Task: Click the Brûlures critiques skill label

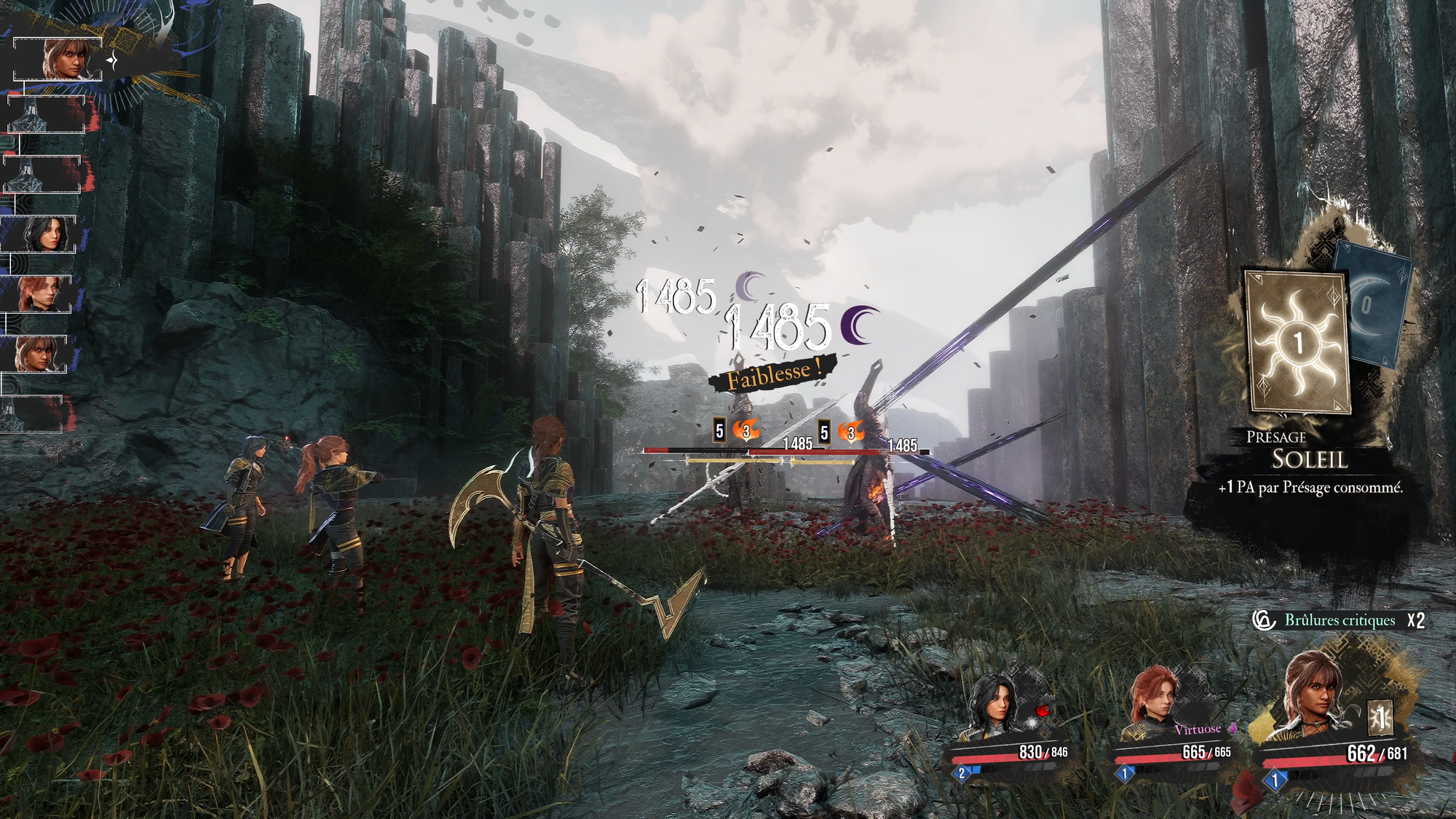Action: tap(1339, 620)
